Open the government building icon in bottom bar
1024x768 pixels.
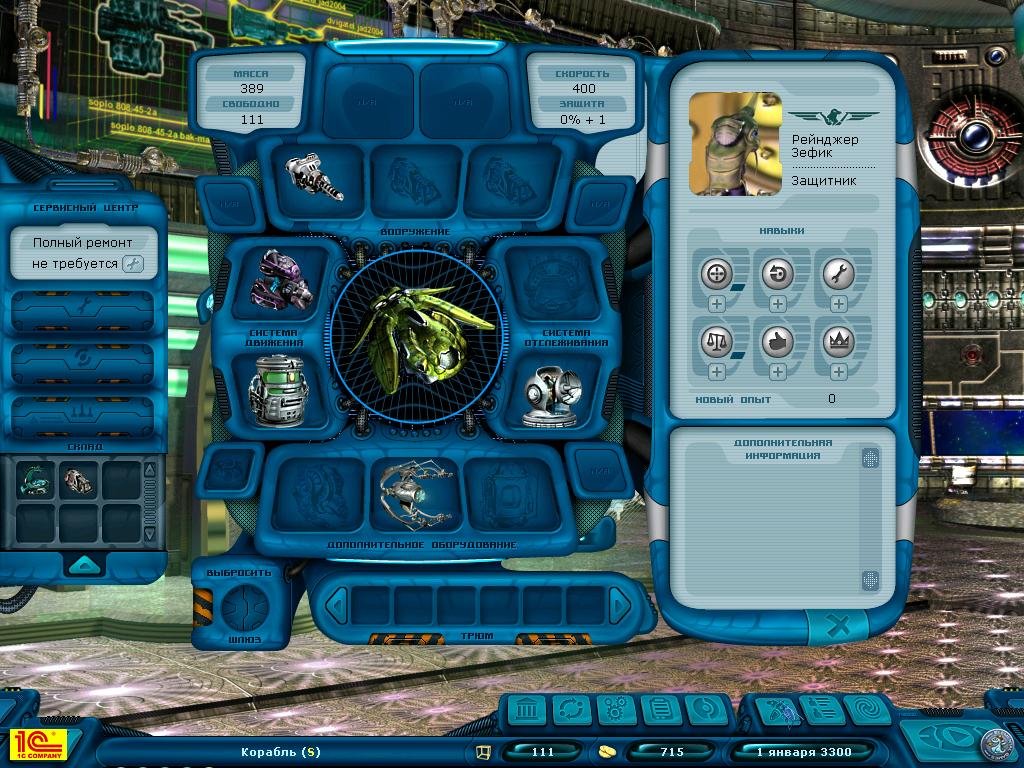(x=527, y=710)
